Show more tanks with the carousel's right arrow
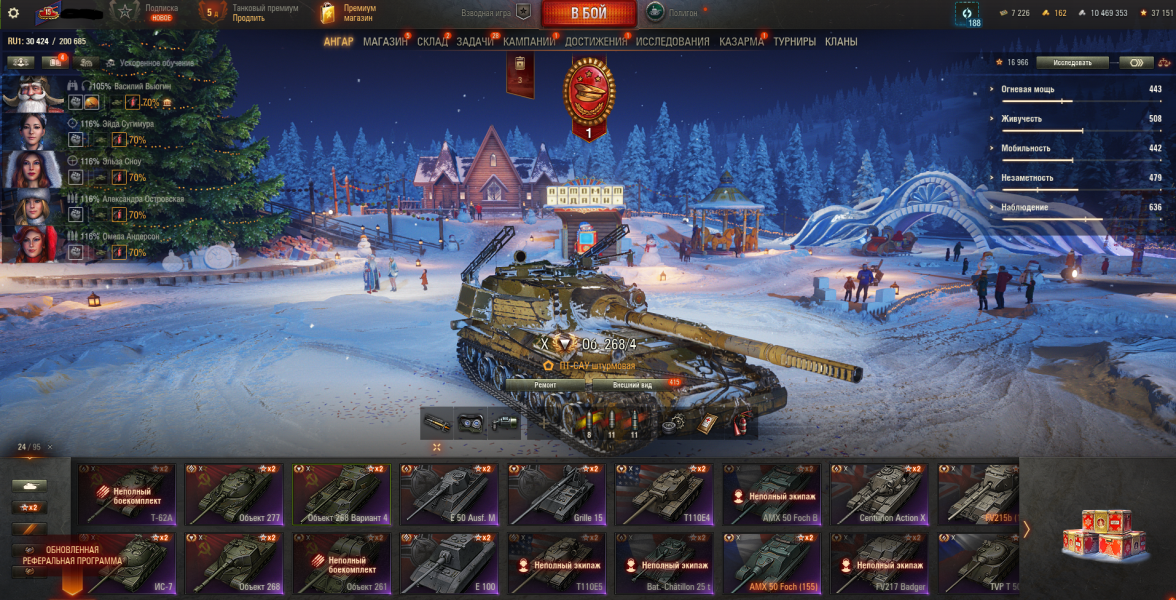Image resolution: width=1176 pixels, height=600 pixels. click(1026, 529)
